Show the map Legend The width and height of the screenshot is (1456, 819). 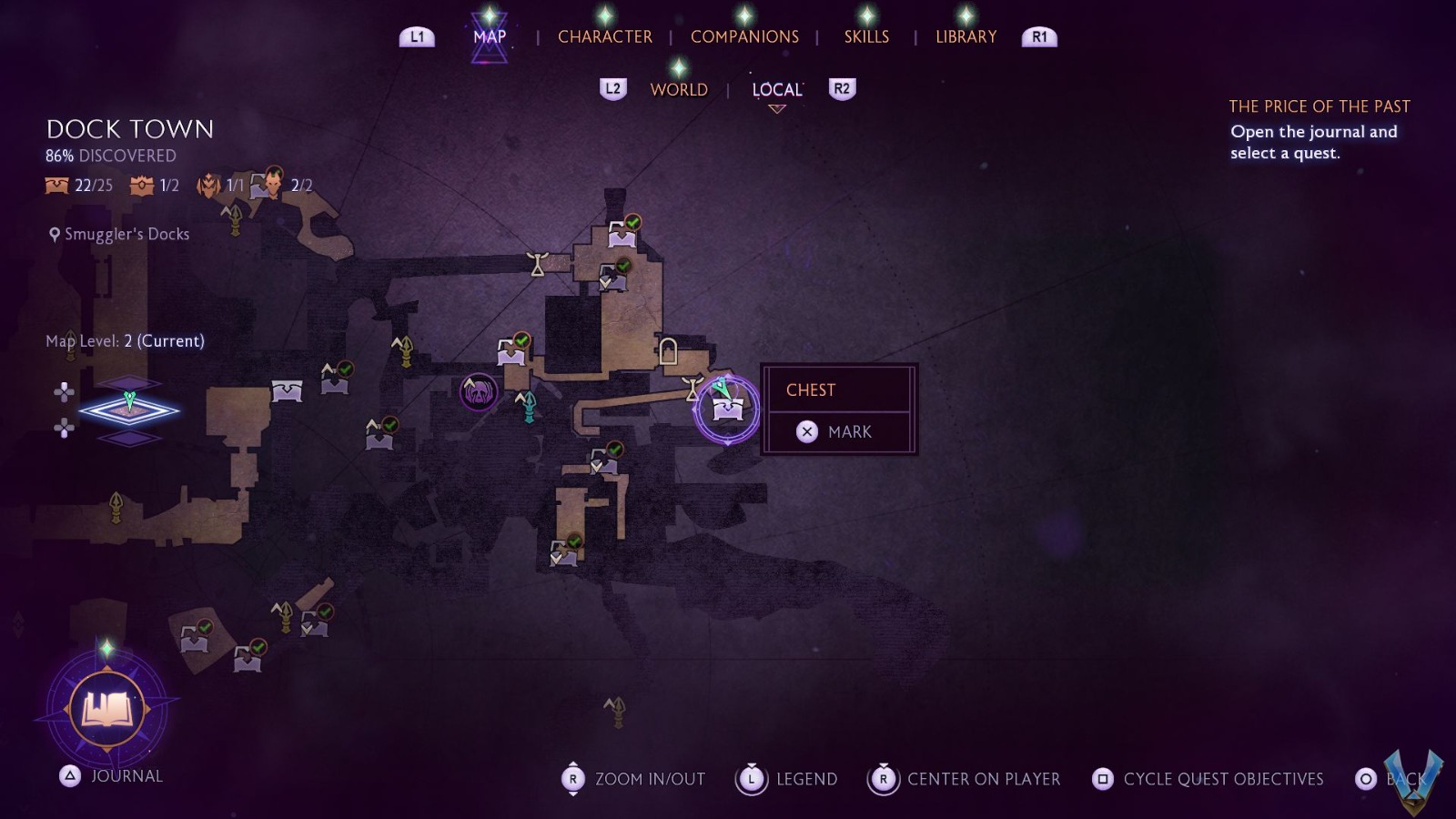pyautogui.click(x=788, y=779)
